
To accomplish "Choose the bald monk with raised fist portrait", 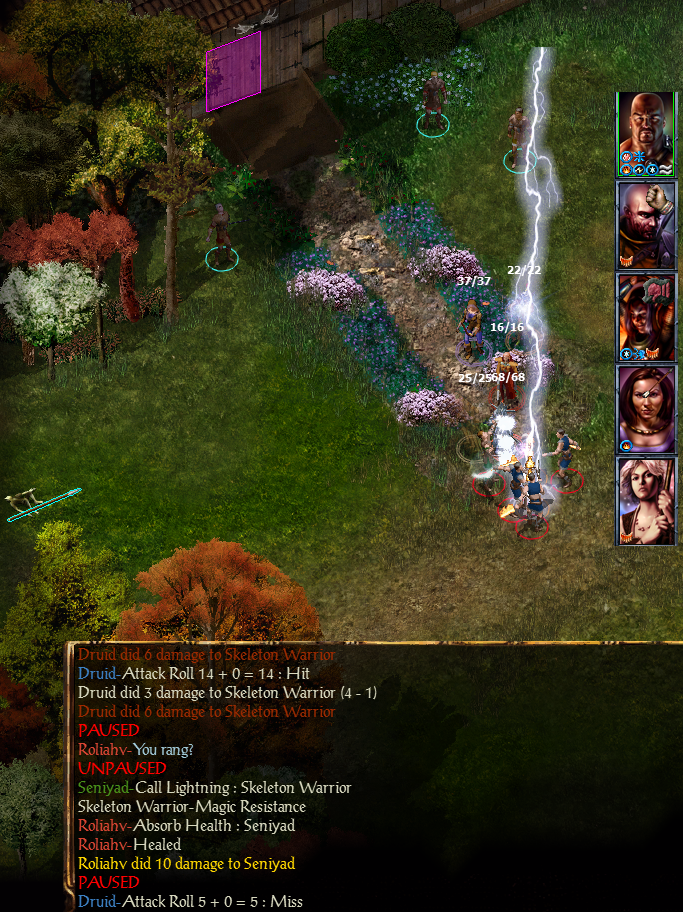I will coord(647,224).
